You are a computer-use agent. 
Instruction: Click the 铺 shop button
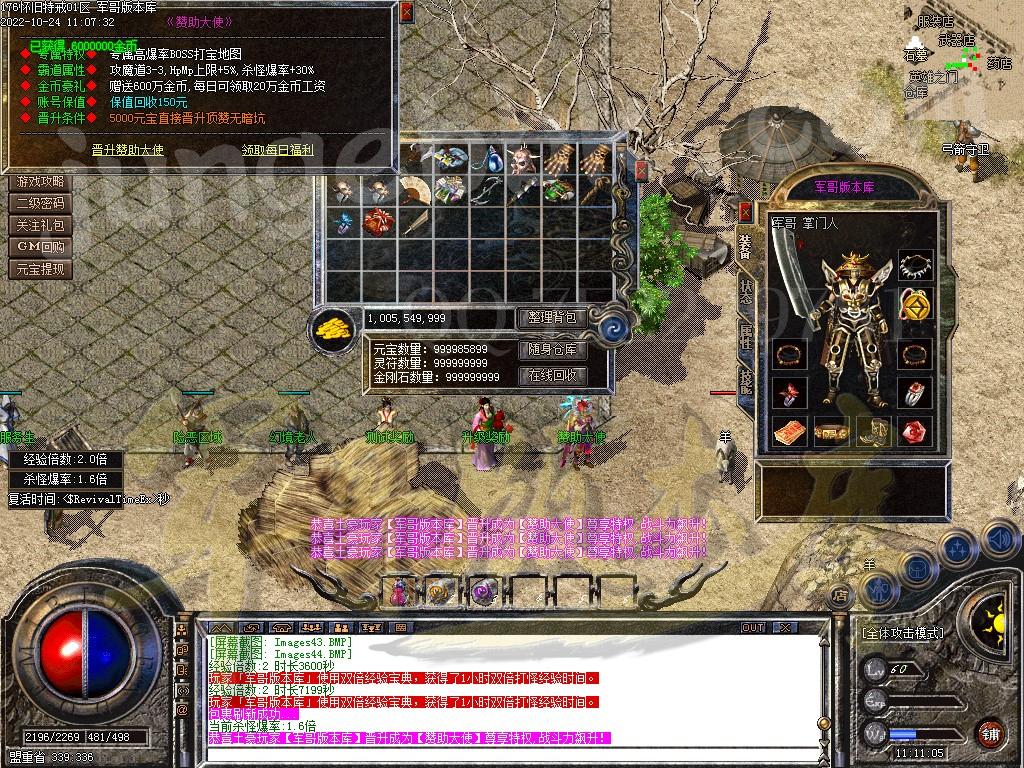pos(989,732)
